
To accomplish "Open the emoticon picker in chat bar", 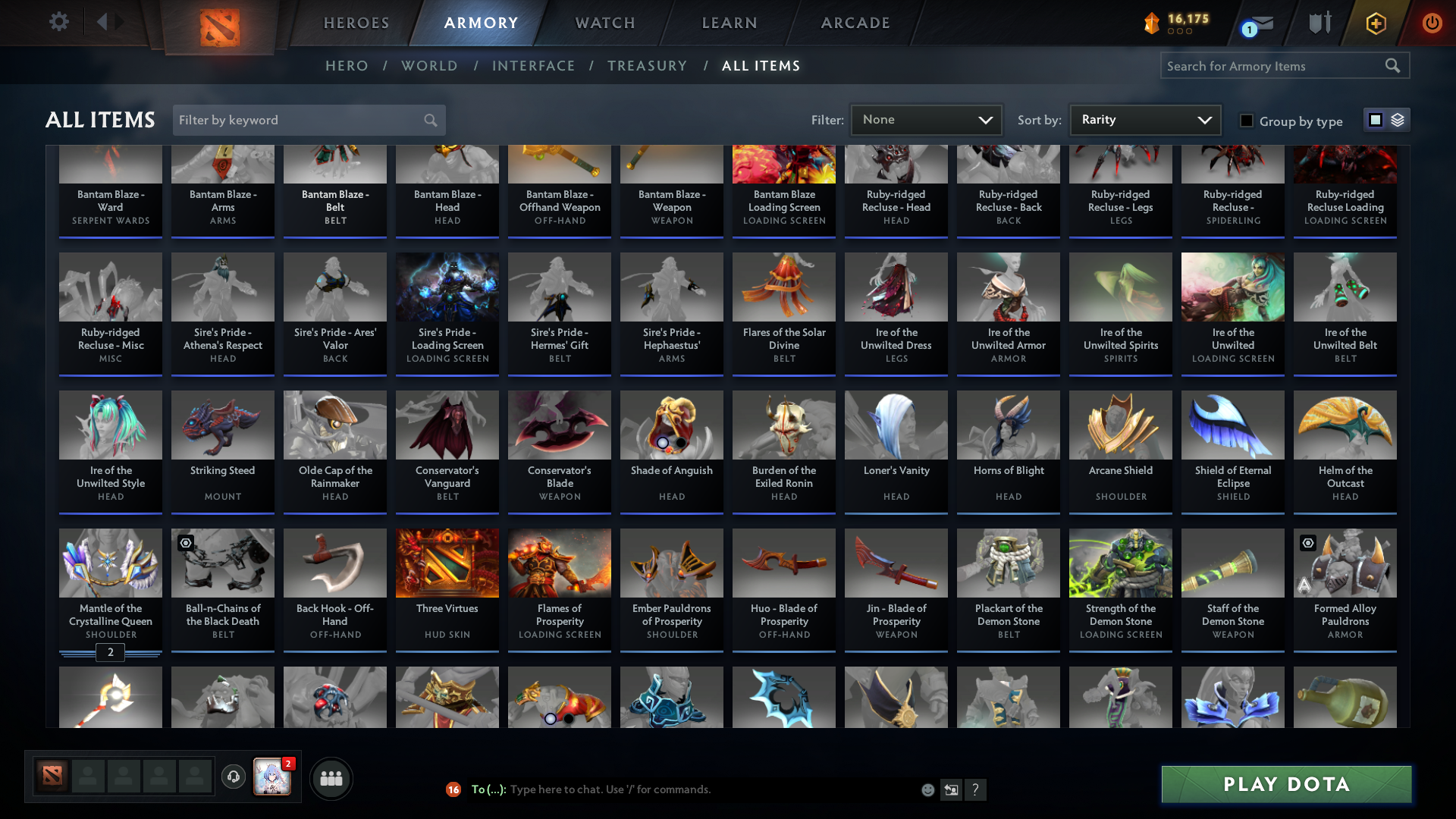I will pyautogui.click(x=927, y=789).
